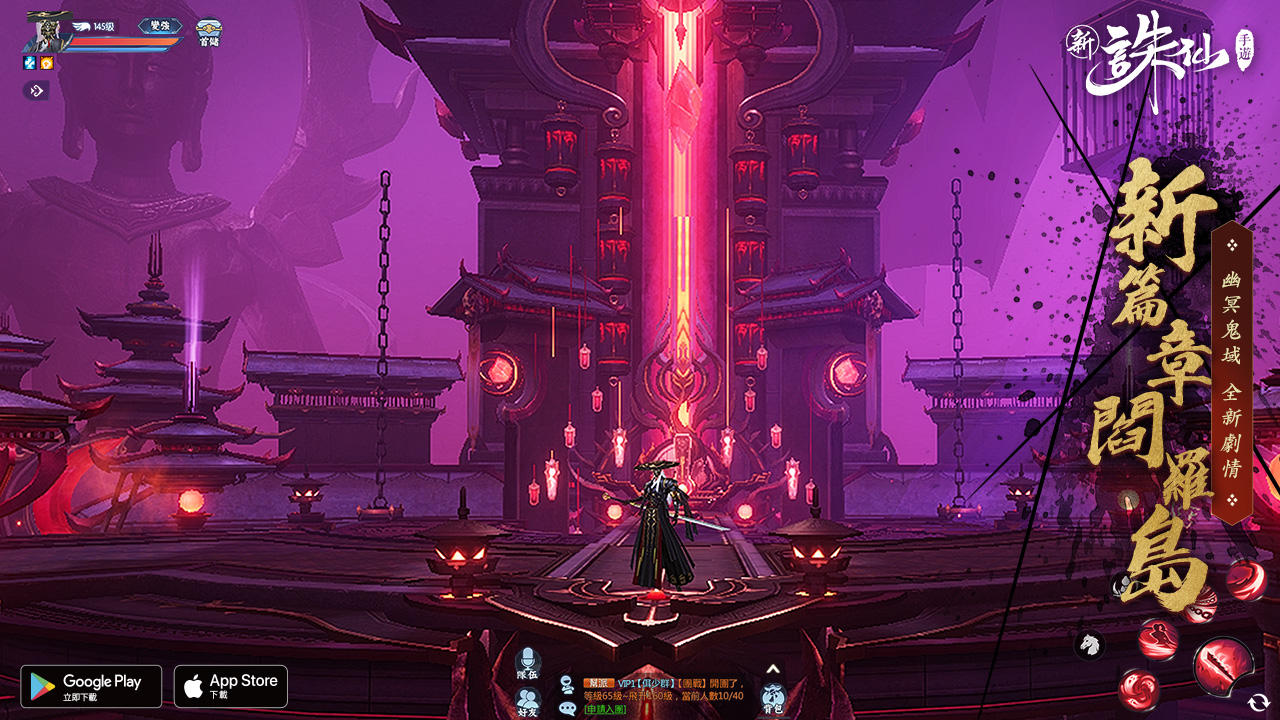Expand the arrow panel under the buffs

[36, 91]
